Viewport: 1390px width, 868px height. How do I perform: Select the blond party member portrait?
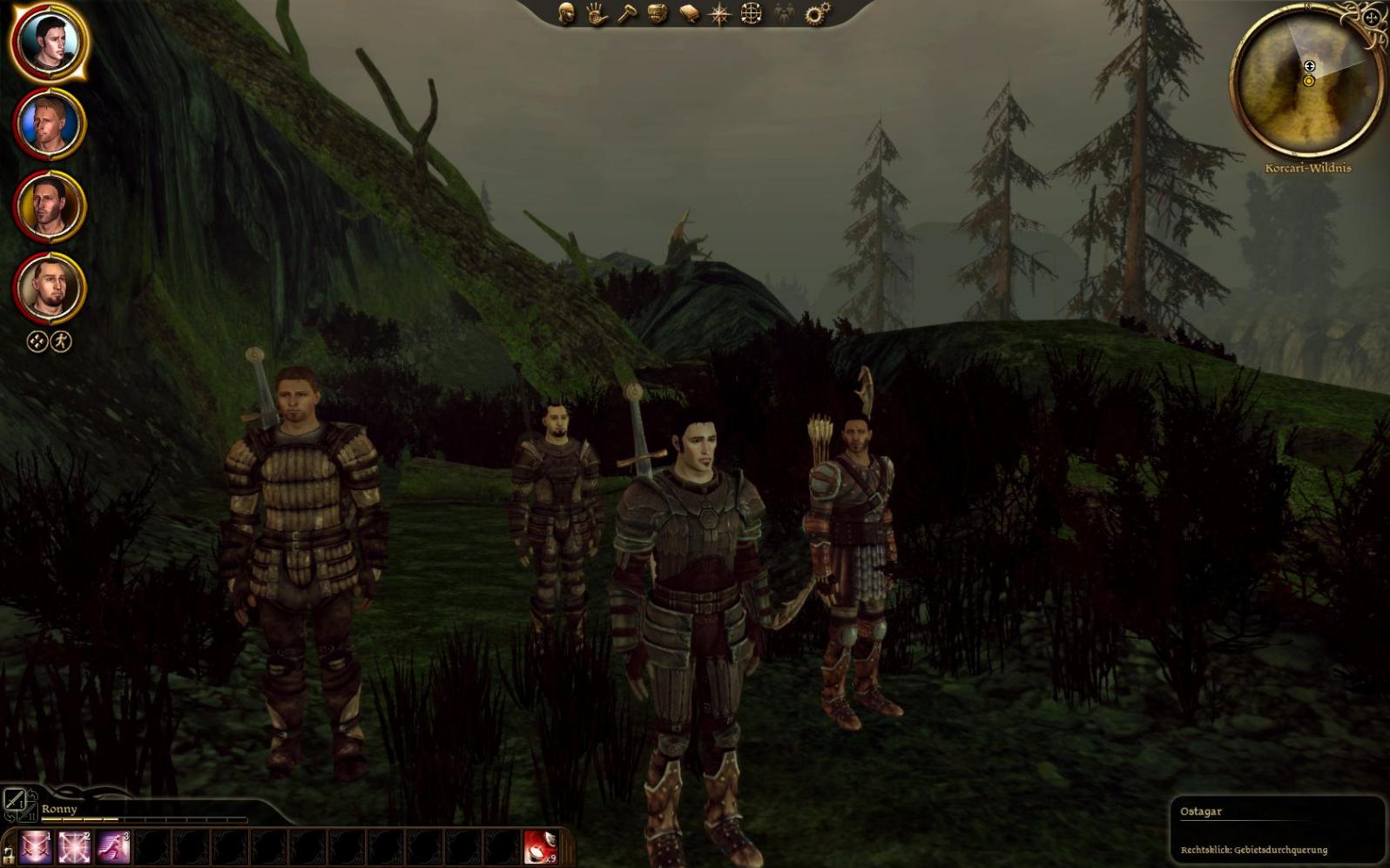(x=49, y=124)
